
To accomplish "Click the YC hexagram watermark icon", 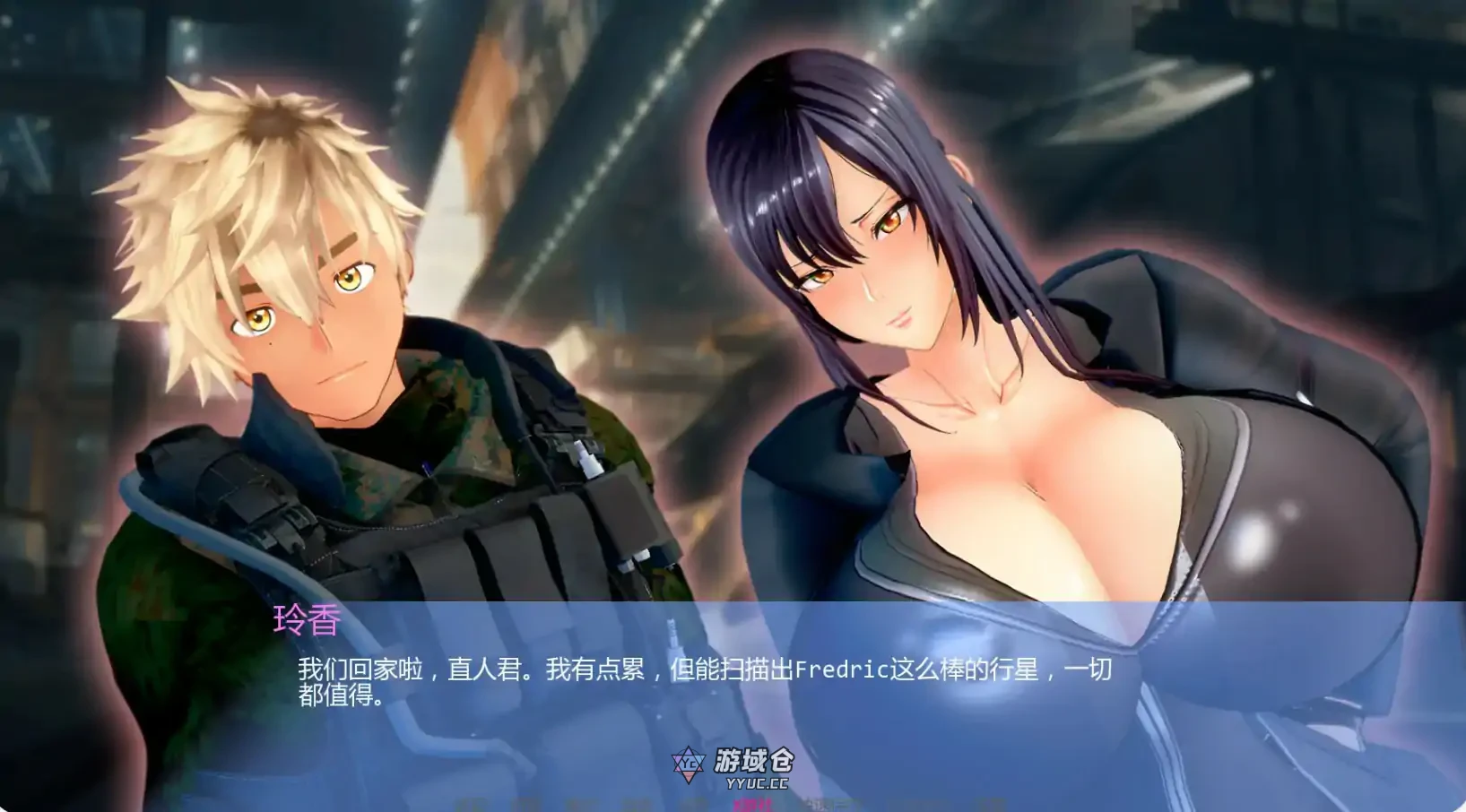I will coord(690,764).
